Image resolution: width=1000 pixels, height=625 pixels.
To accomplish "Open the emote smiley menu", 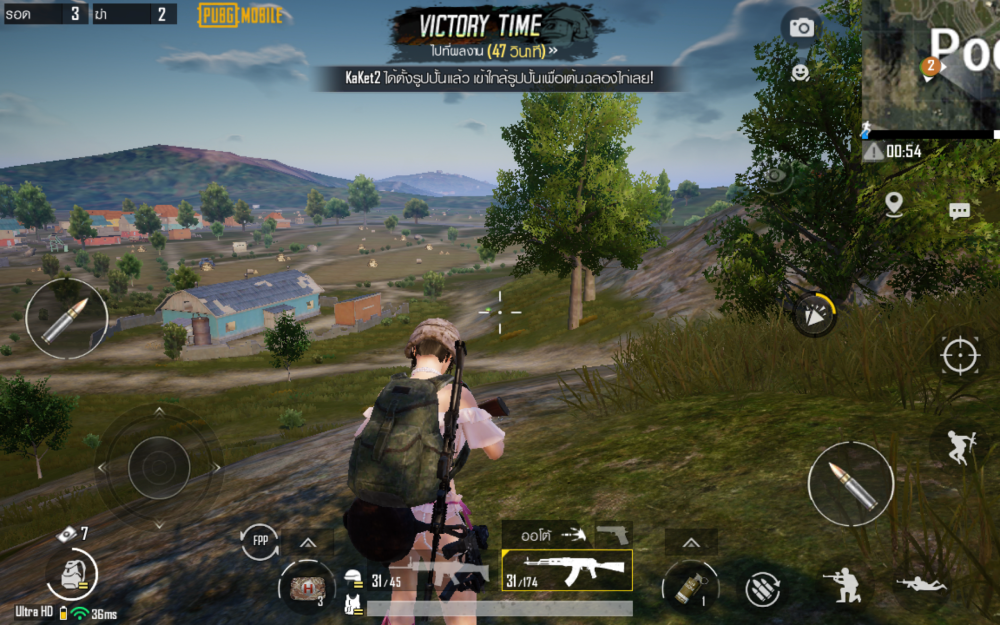I will point(800,72).
